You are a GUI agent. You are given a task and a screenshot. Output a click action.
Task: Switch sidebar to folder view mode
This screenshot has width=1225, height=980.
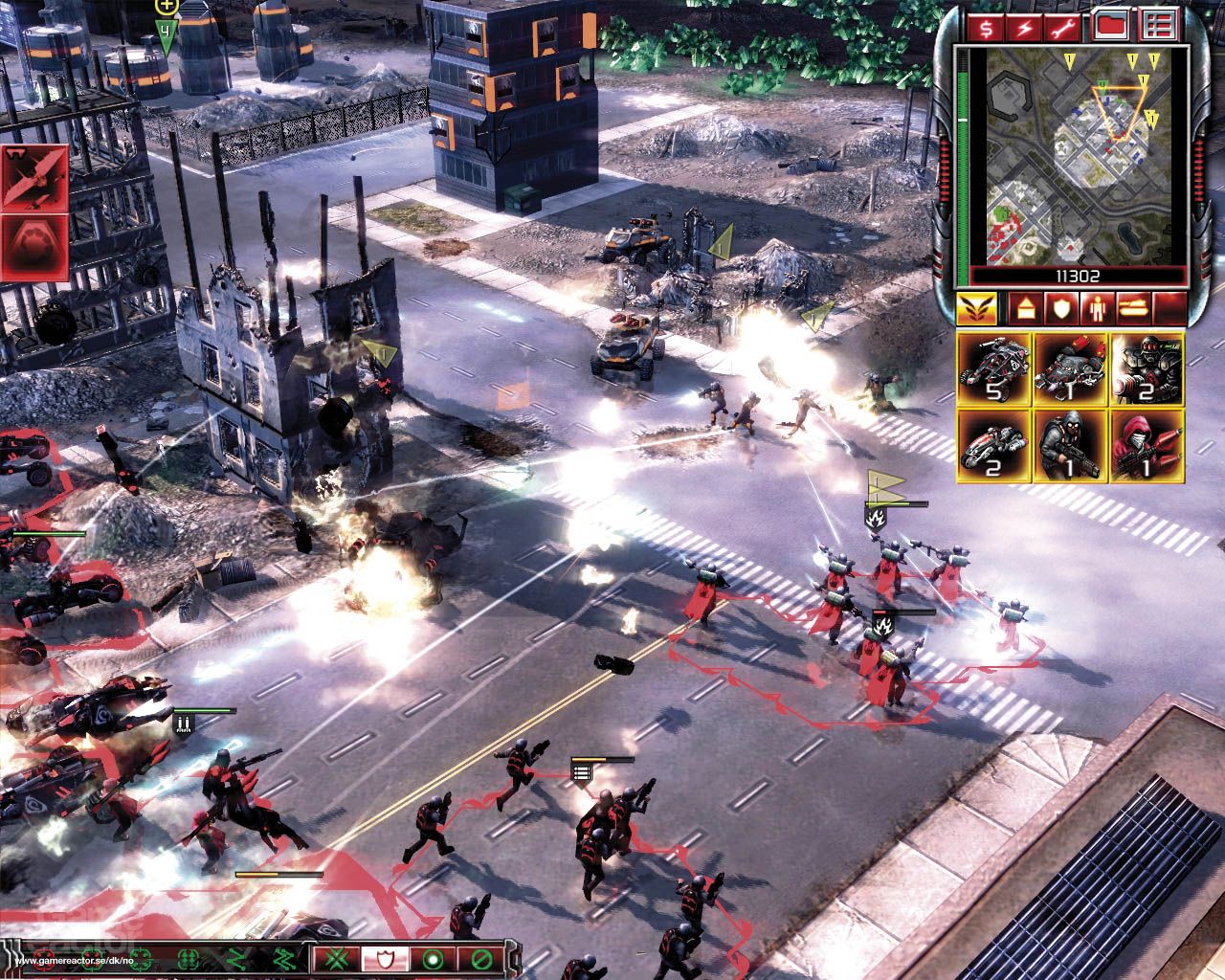click(x=1110, y=27)
